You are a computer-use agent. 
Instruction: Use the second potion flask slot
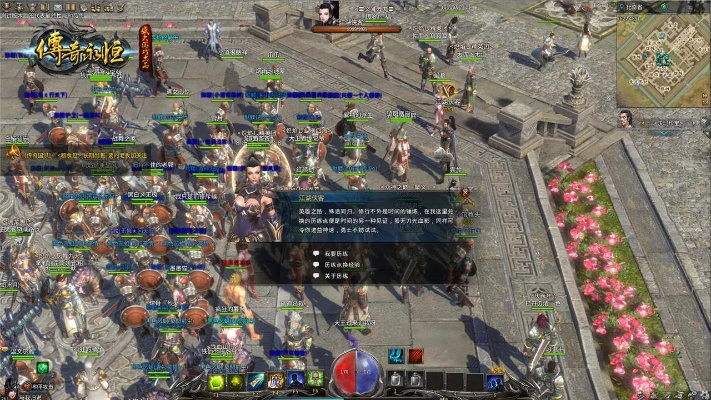coord(416,380)
